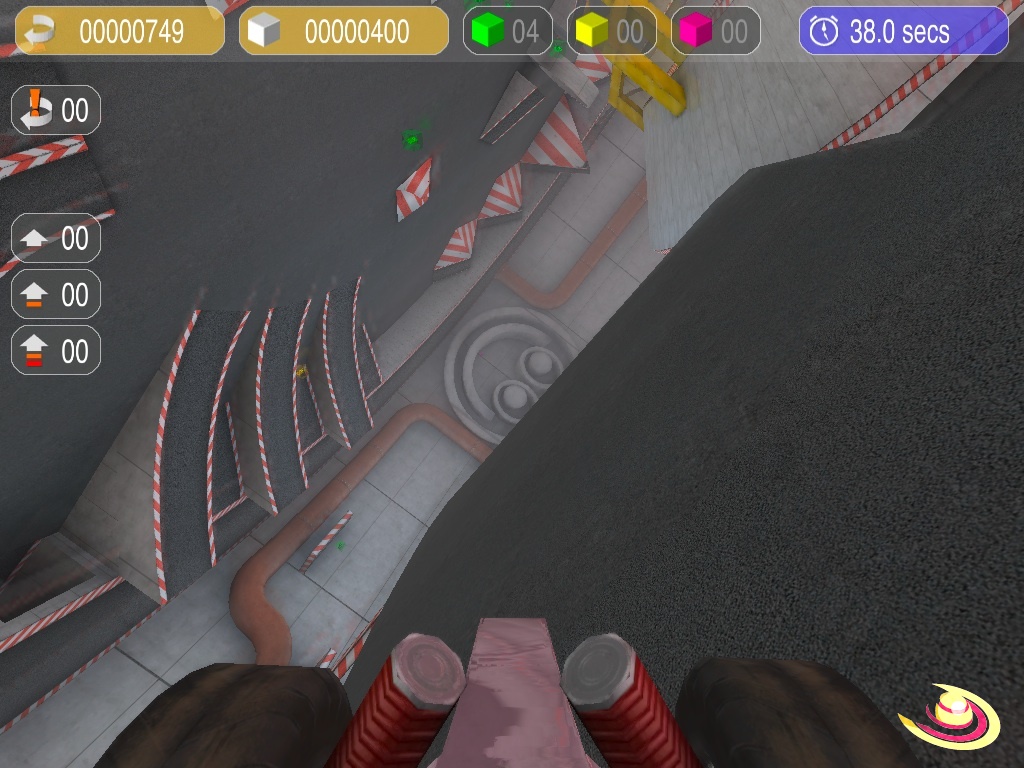Tap the yellow-pink swirl icon
This screenshot has height=768, width=1024.
tap(948, 717)
